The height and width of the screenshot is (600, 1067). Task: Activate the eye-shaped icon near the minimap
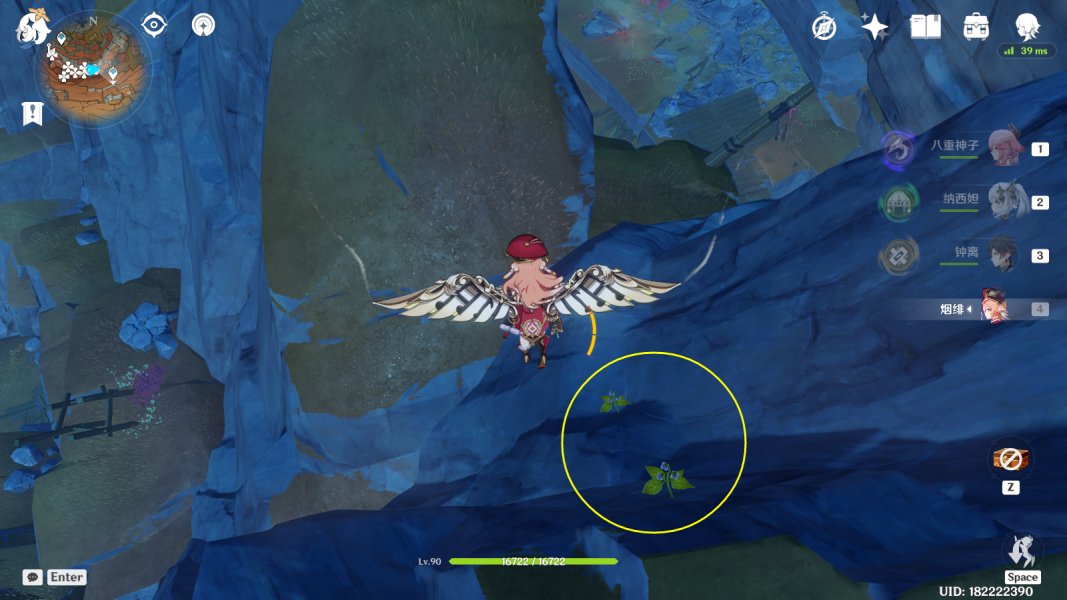pyautogui.click(x=153, y=24)
